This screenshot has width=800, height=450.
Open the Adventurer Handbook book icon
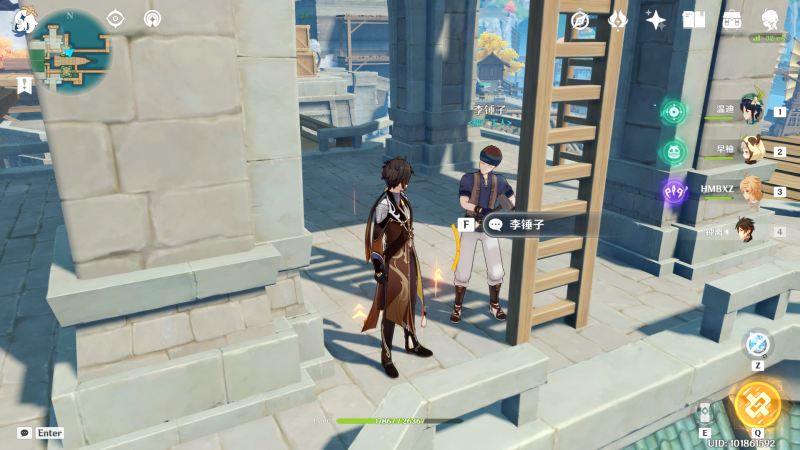[x=693, y=20]
